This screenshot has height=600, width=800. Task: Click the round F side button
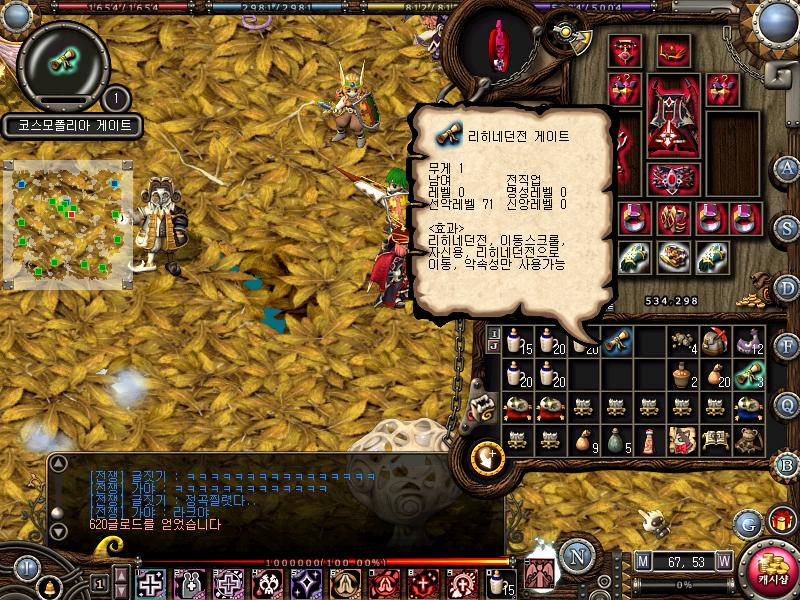[x=787, y=347]
